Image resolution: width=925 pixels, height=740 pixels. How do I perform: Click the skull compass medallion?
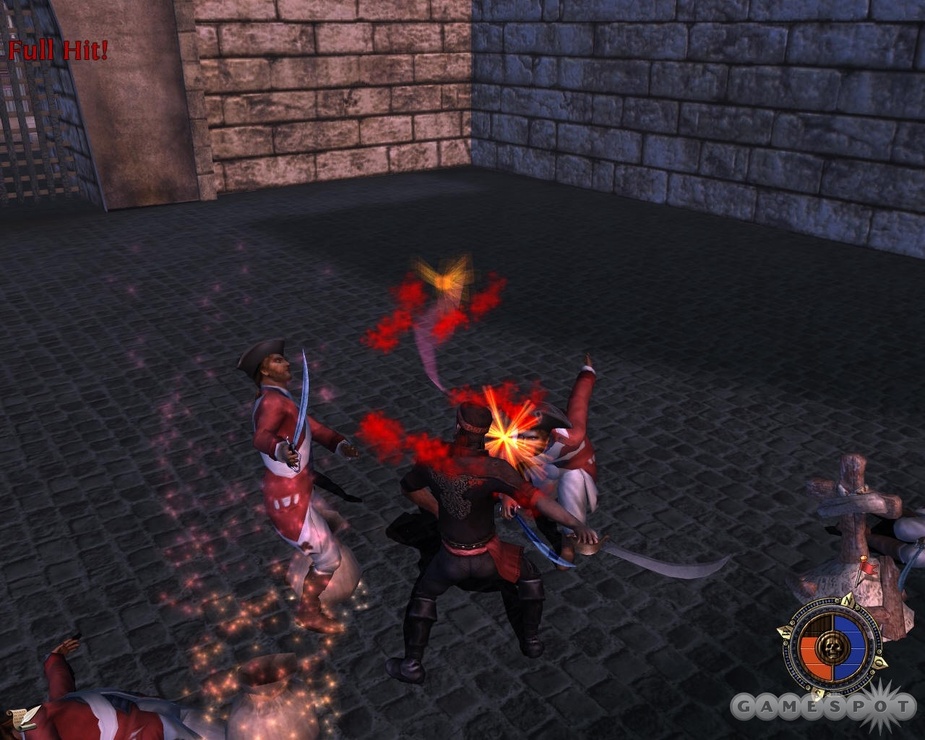tap(829, 645)
